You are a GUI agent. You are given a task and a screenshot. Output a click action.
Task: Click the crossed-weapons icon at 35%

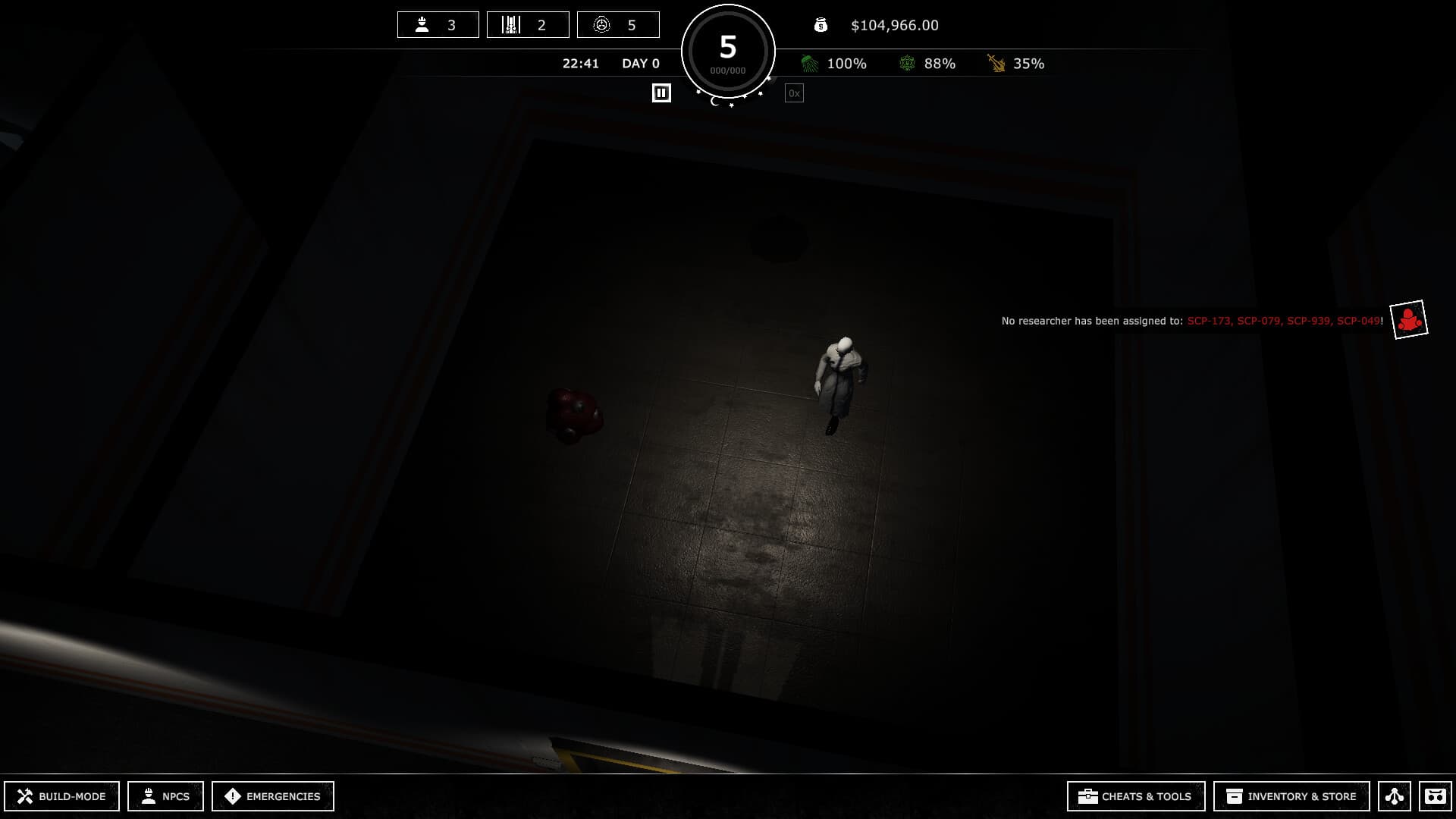tap(994, 64)
